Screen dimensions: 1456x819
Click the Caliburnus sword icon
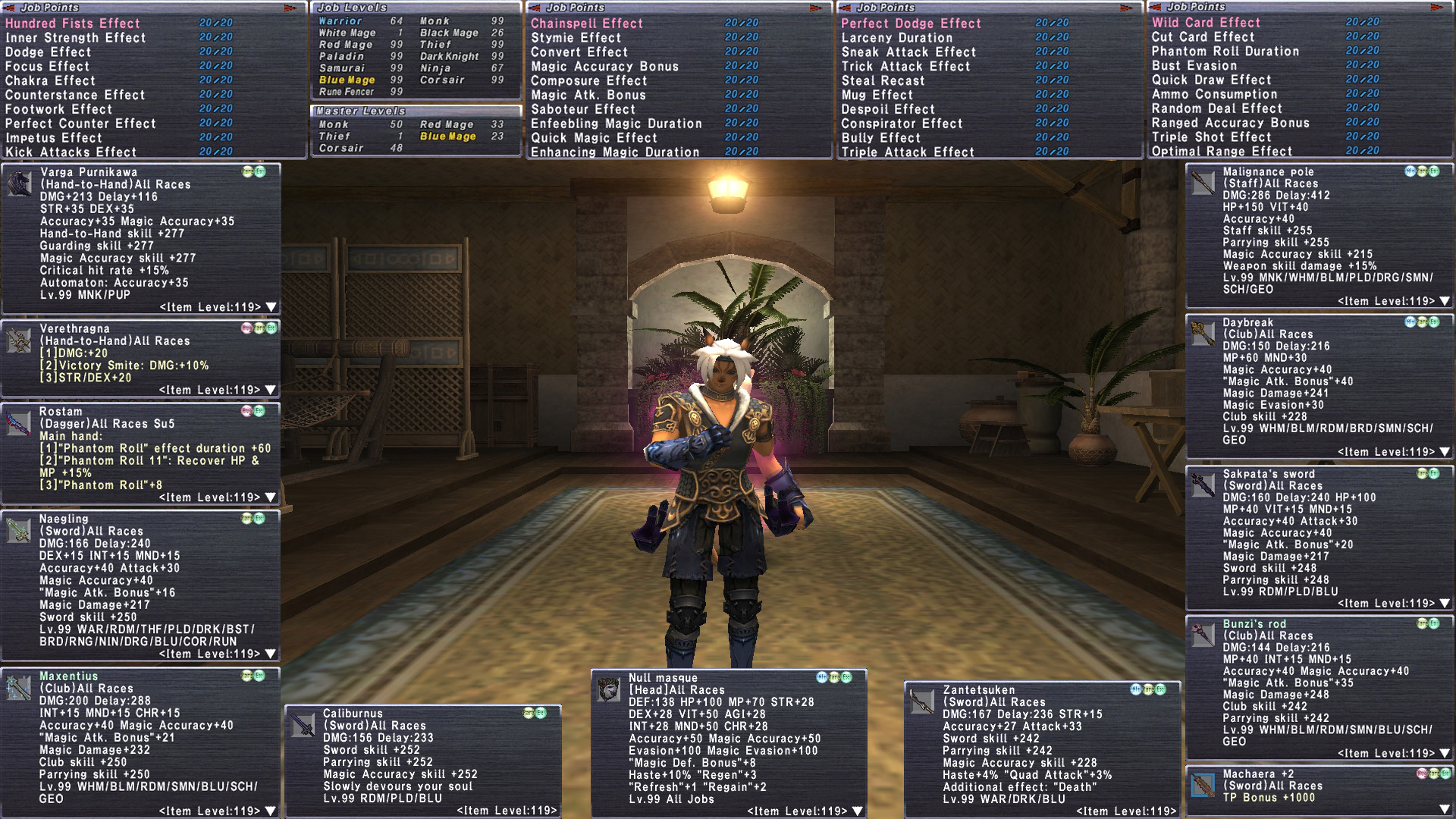pos(303,725)
